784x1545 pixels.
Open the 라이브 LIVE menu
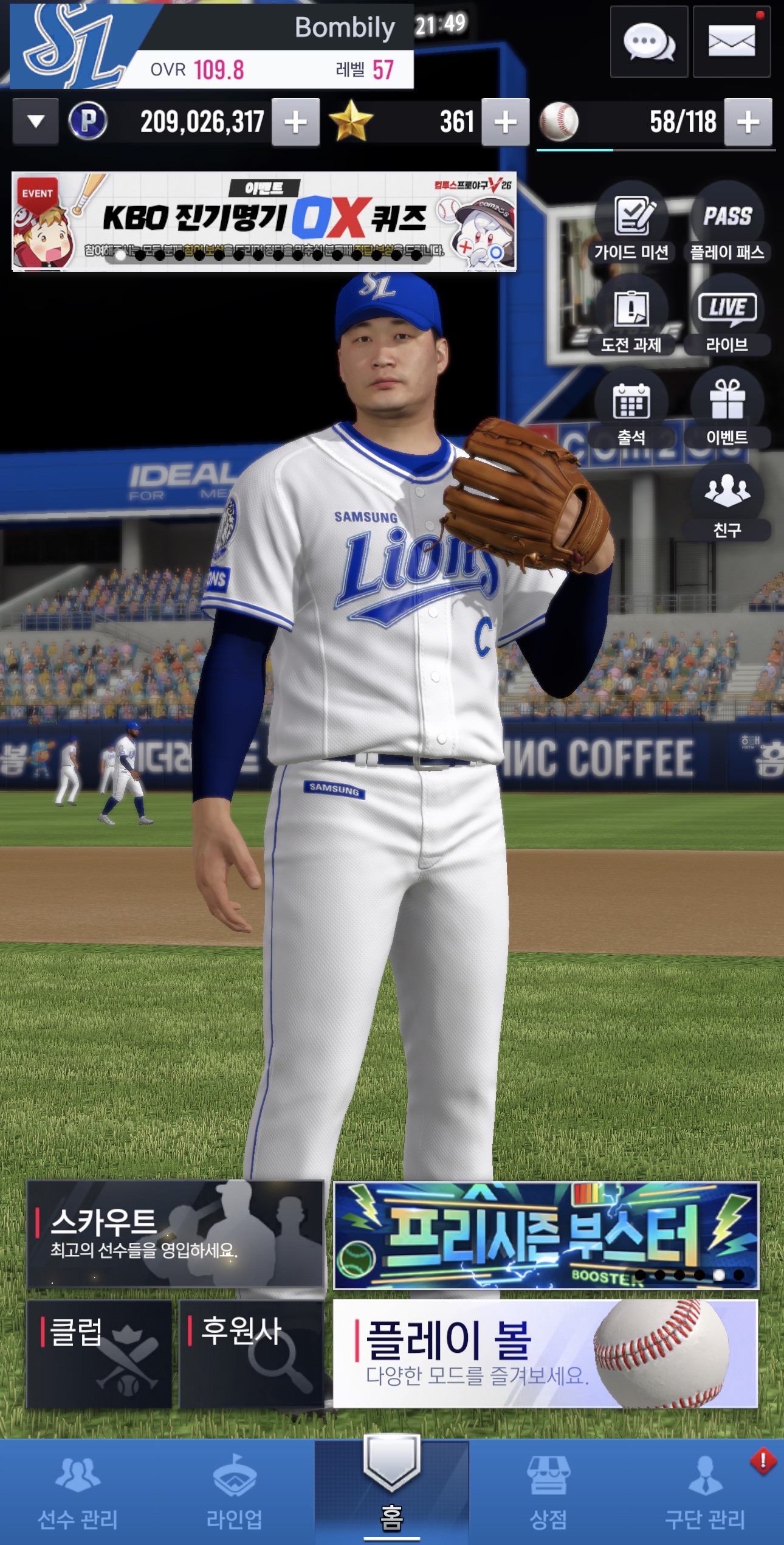(x=727, y=317)
